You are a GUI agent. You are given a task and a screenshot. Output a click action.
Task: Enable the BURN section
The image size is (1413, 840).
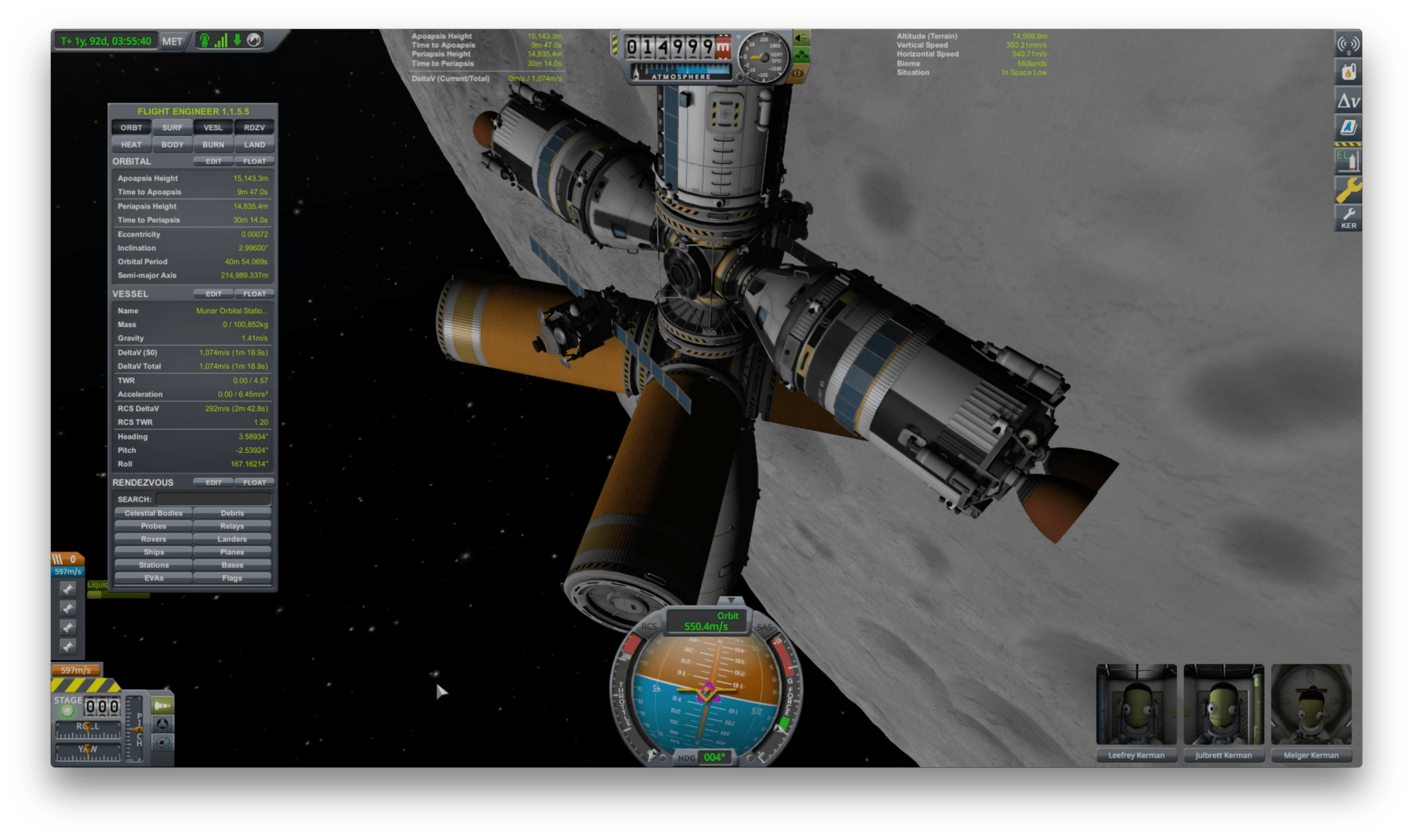tap(213, 145)
